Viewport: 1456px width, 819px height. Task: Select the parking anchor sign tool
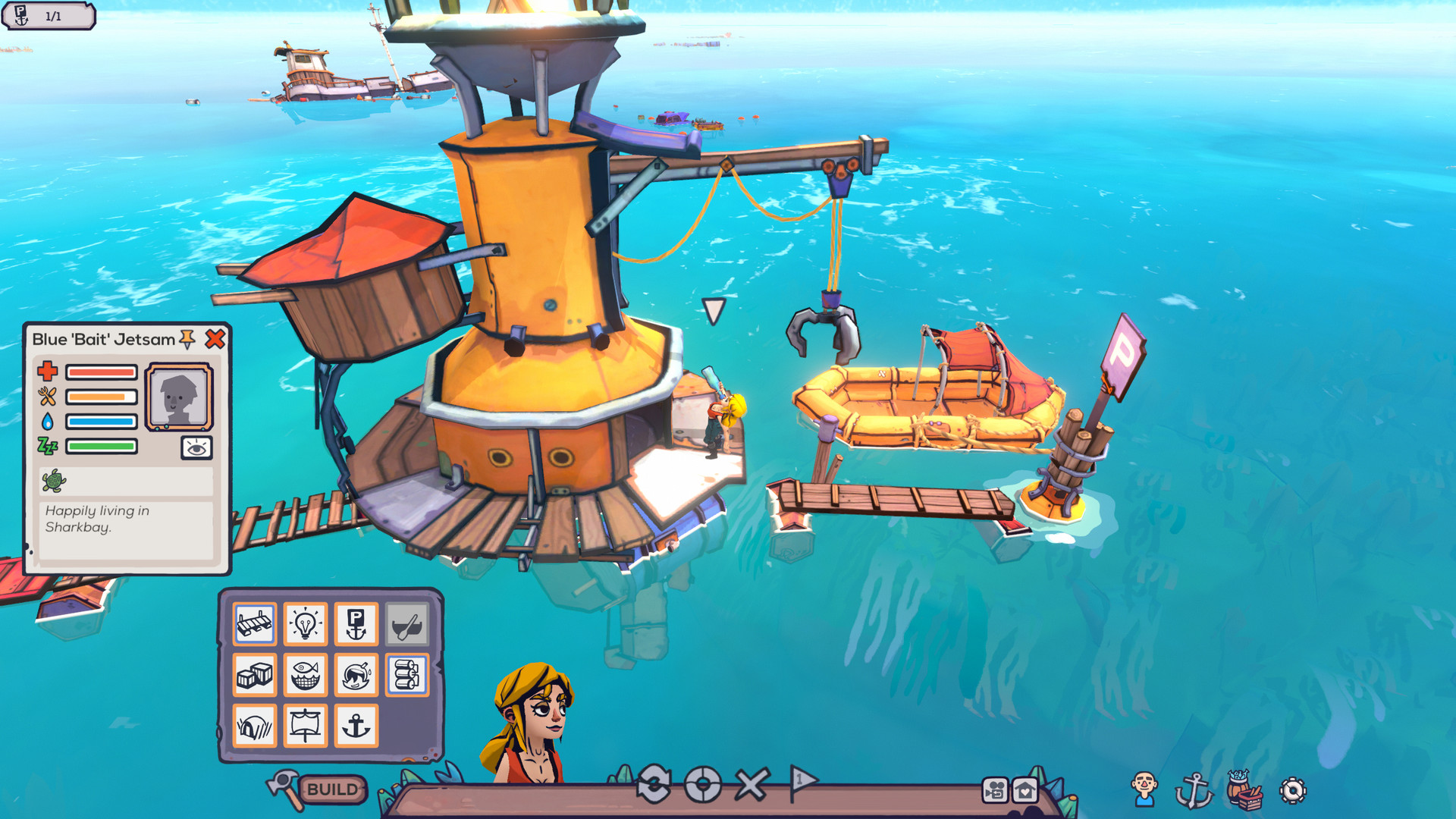pyautogui.click(x=356, y=625)
